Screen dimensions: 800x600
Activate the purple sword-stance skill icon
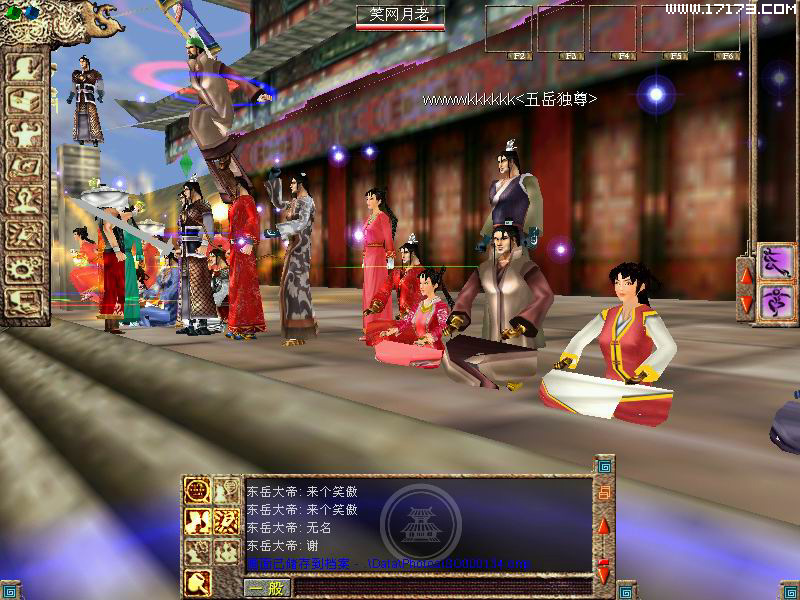point(774,262)
